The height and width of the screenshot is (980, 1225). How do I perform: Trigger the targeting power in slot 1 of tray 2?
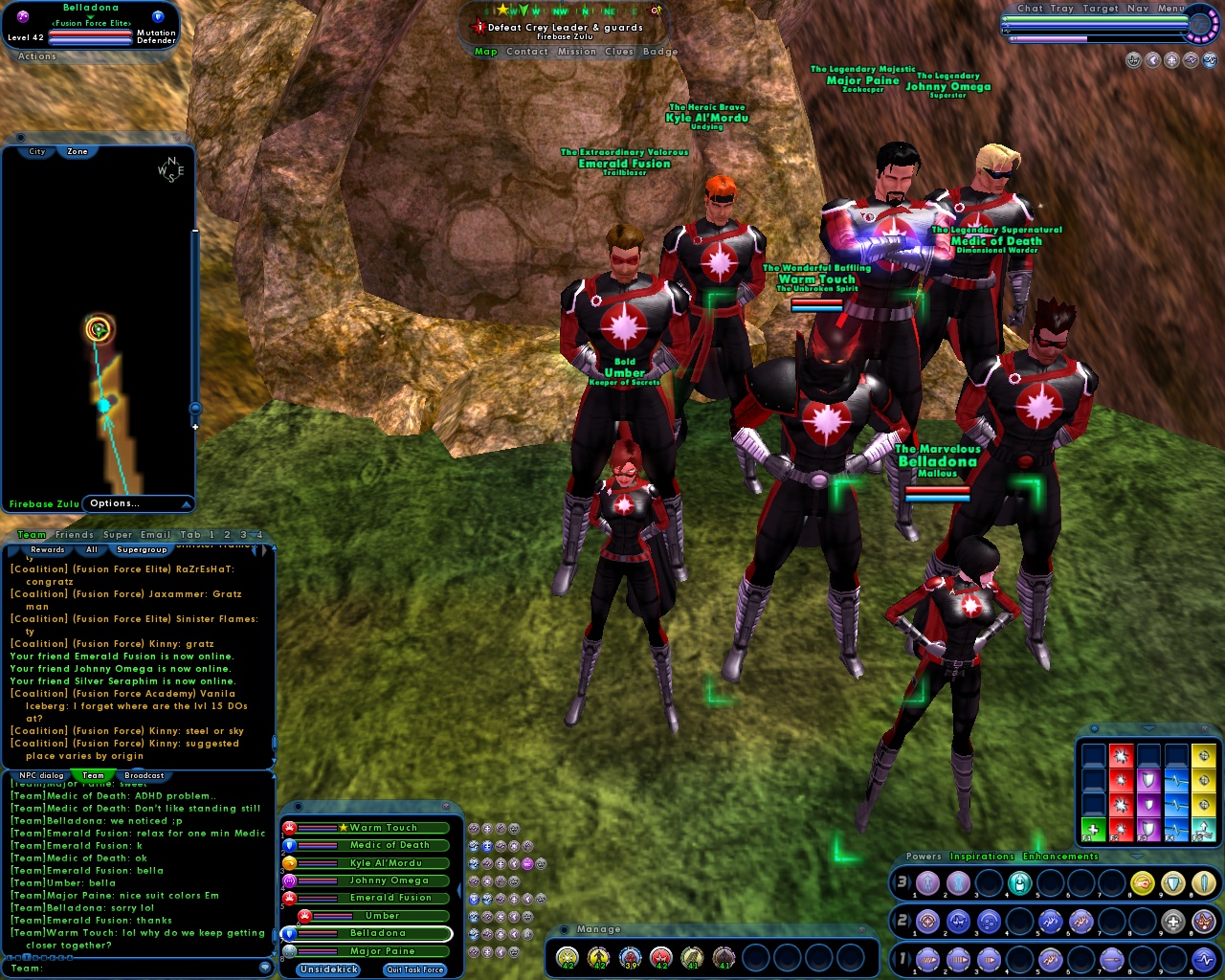click(927, 921)
